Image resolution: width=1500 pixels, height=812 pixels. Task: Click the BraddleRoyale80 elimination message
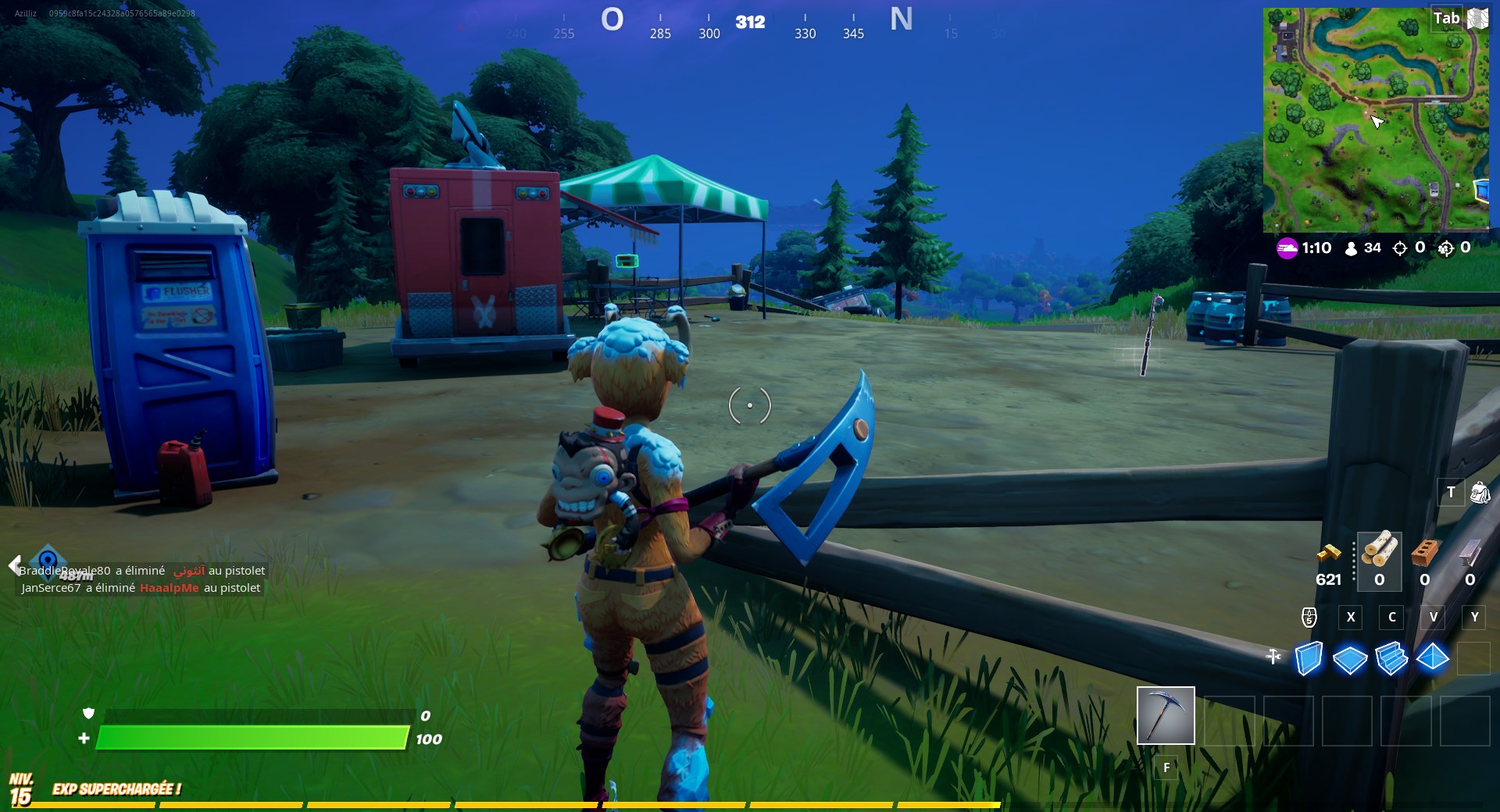click(141, 571)
